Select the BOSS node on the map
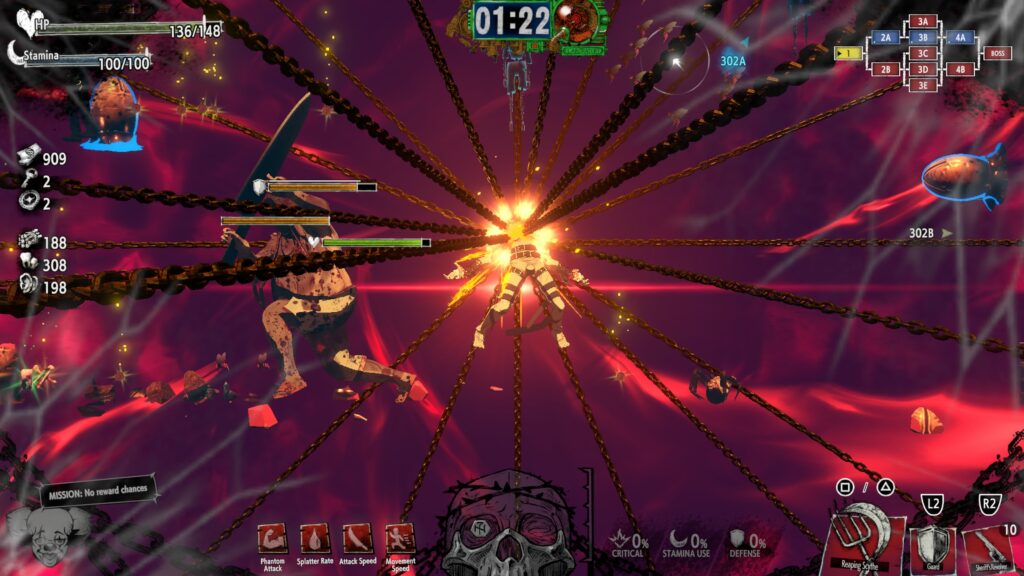 (x=996, y=53)
